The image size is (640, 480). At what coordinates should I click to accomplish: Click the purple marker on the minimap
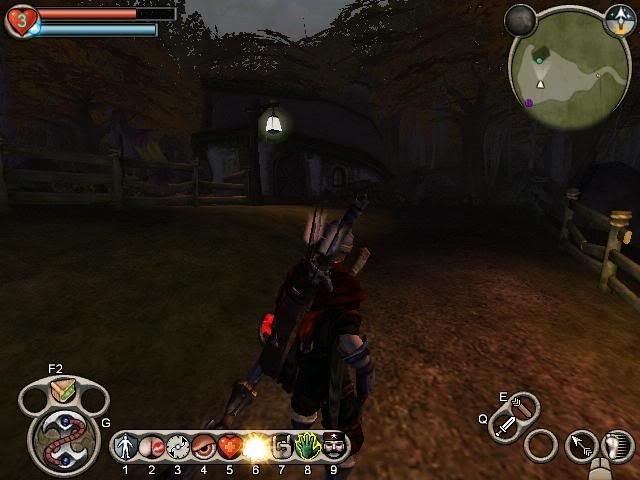coord(529,102)
